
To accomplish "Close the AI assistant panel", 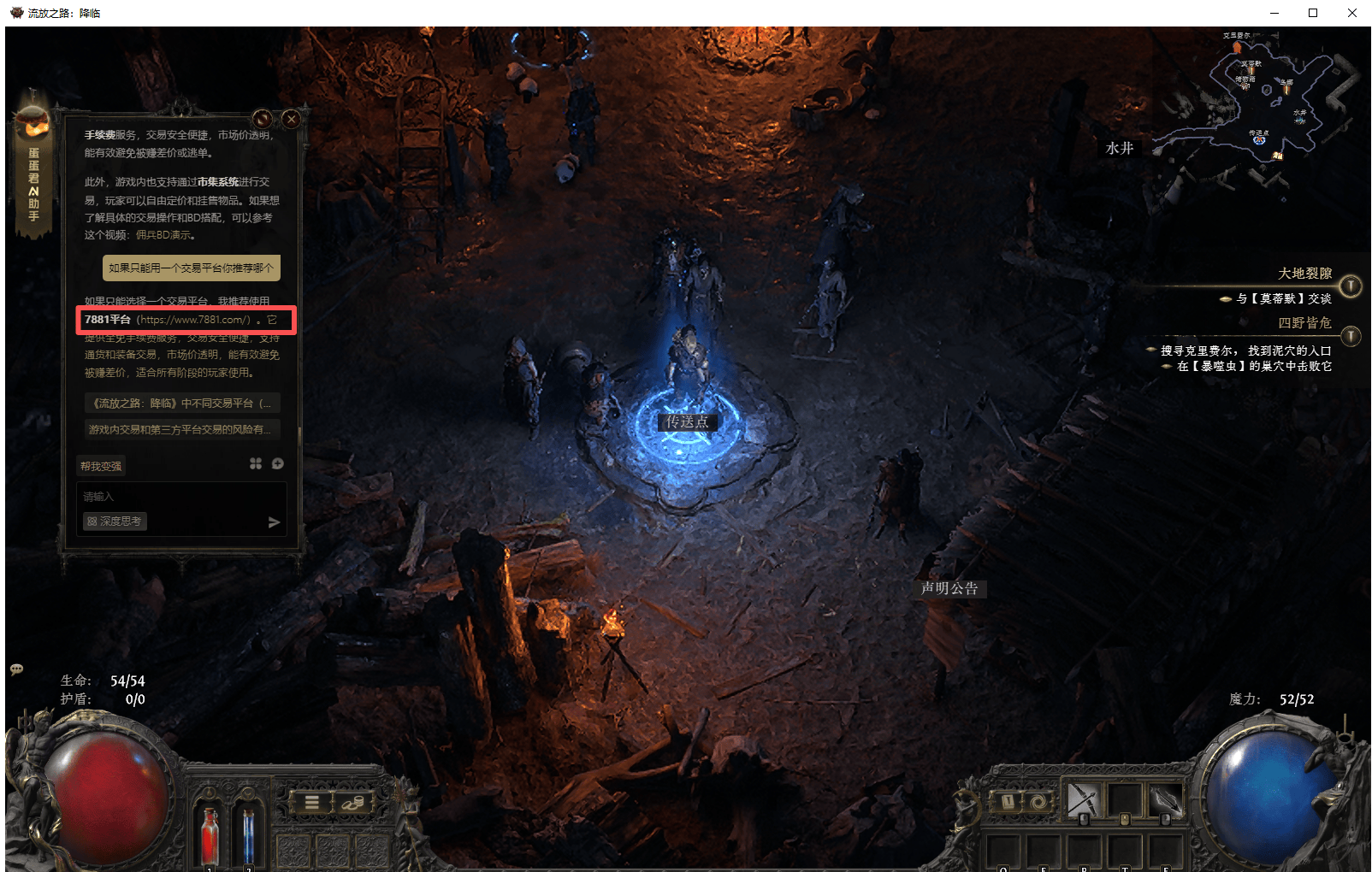I will 291,119.
